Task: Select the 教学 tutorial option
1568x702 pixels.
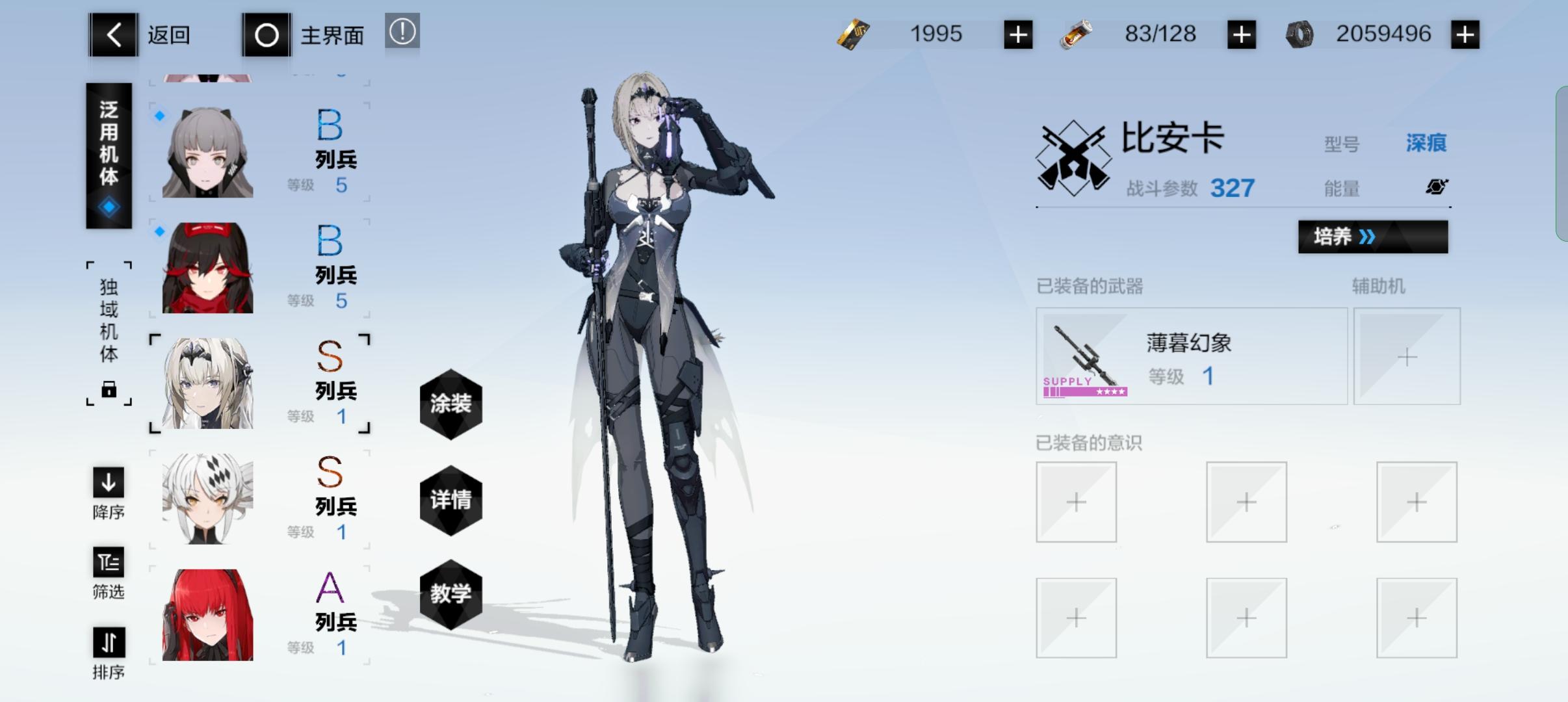Action: [x=451, y=593]
